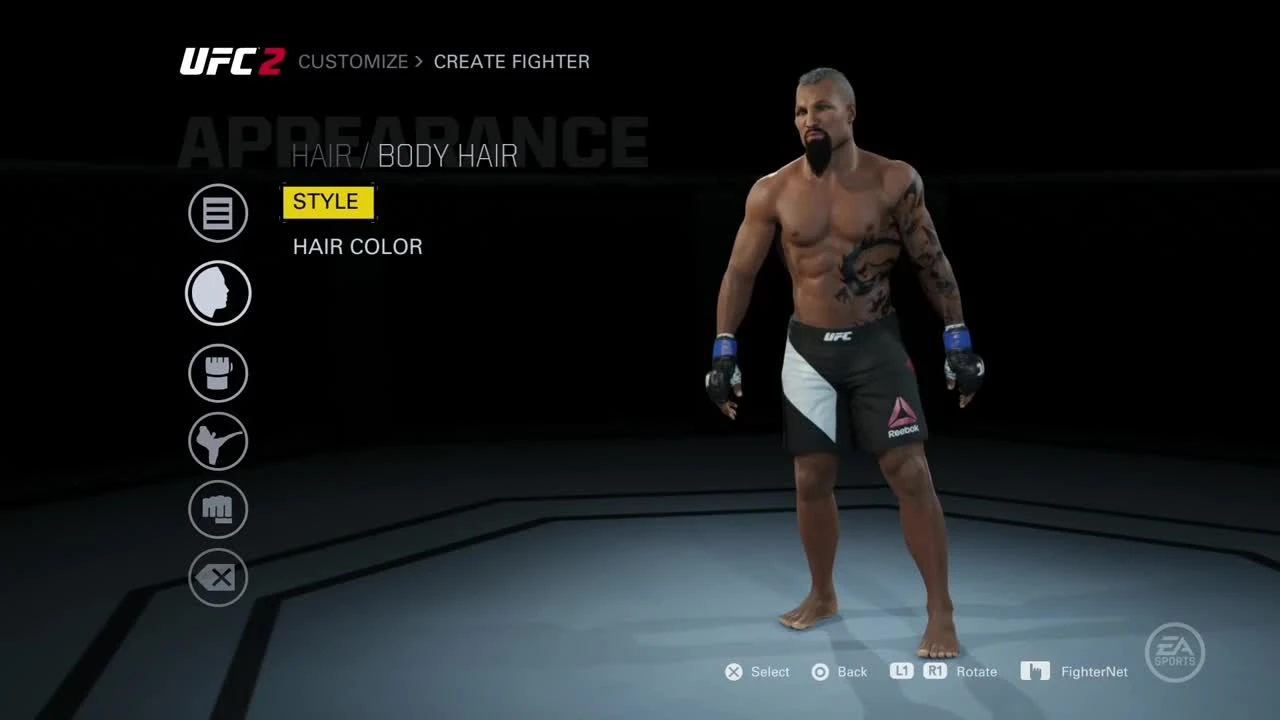Open the HAIR COLOR option
Viewport: 1280px width, 720px height.
point(357,247)
